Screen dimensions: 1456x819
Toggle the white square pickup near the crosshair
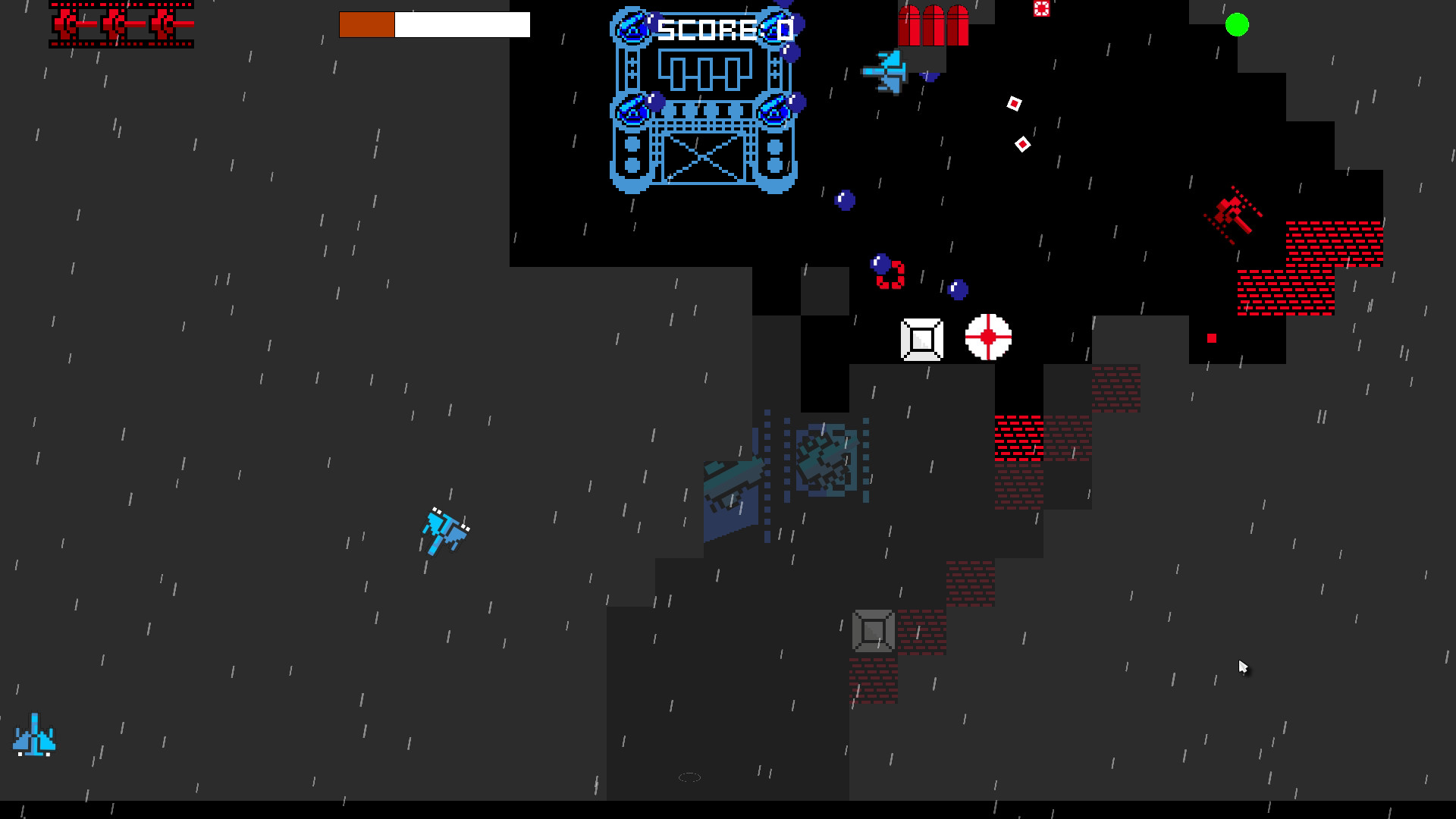point(921,340)
